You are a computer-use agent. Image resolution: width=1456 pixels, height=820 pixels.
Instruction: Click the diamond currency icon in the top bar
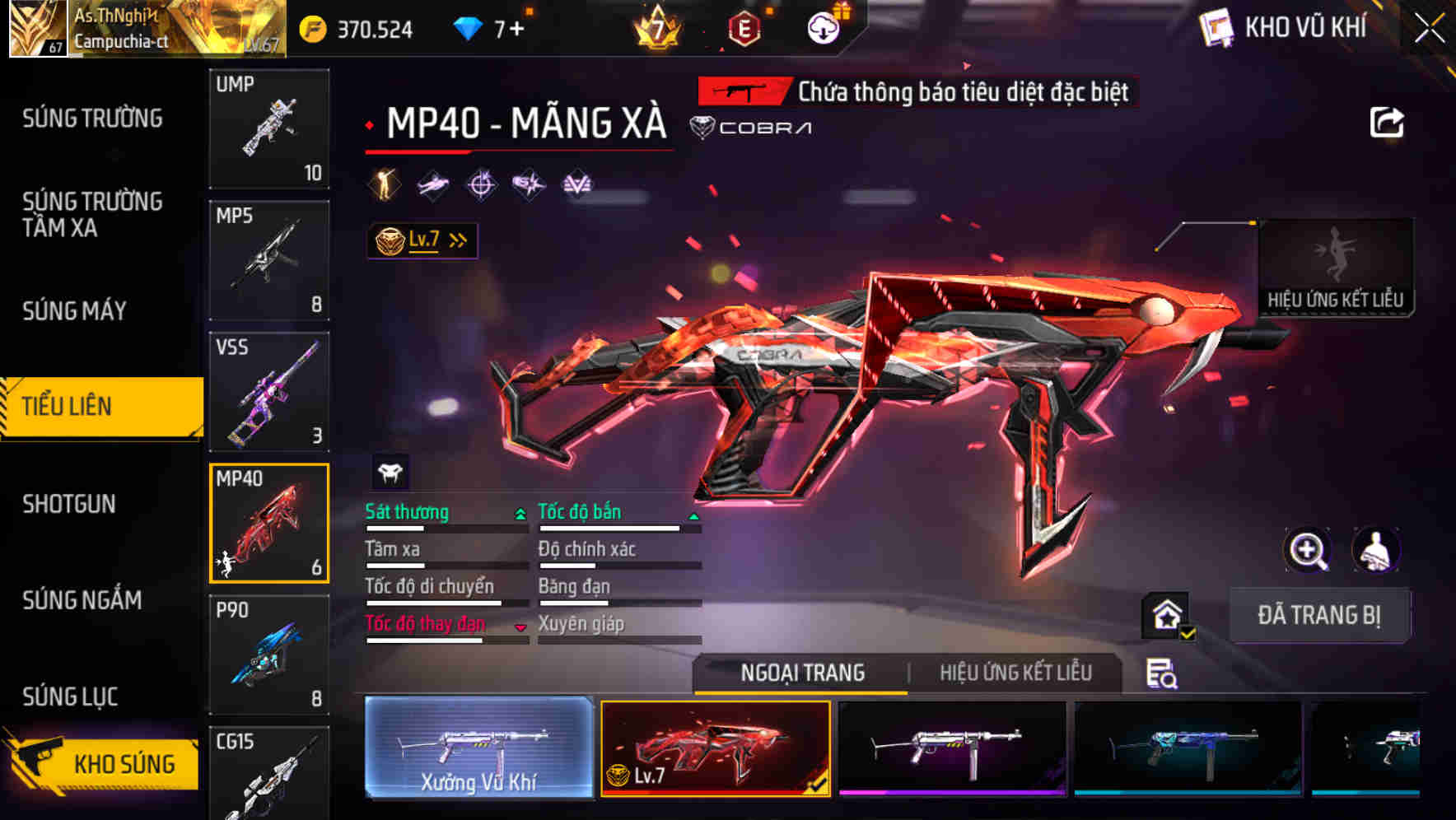tap(467, 27)
